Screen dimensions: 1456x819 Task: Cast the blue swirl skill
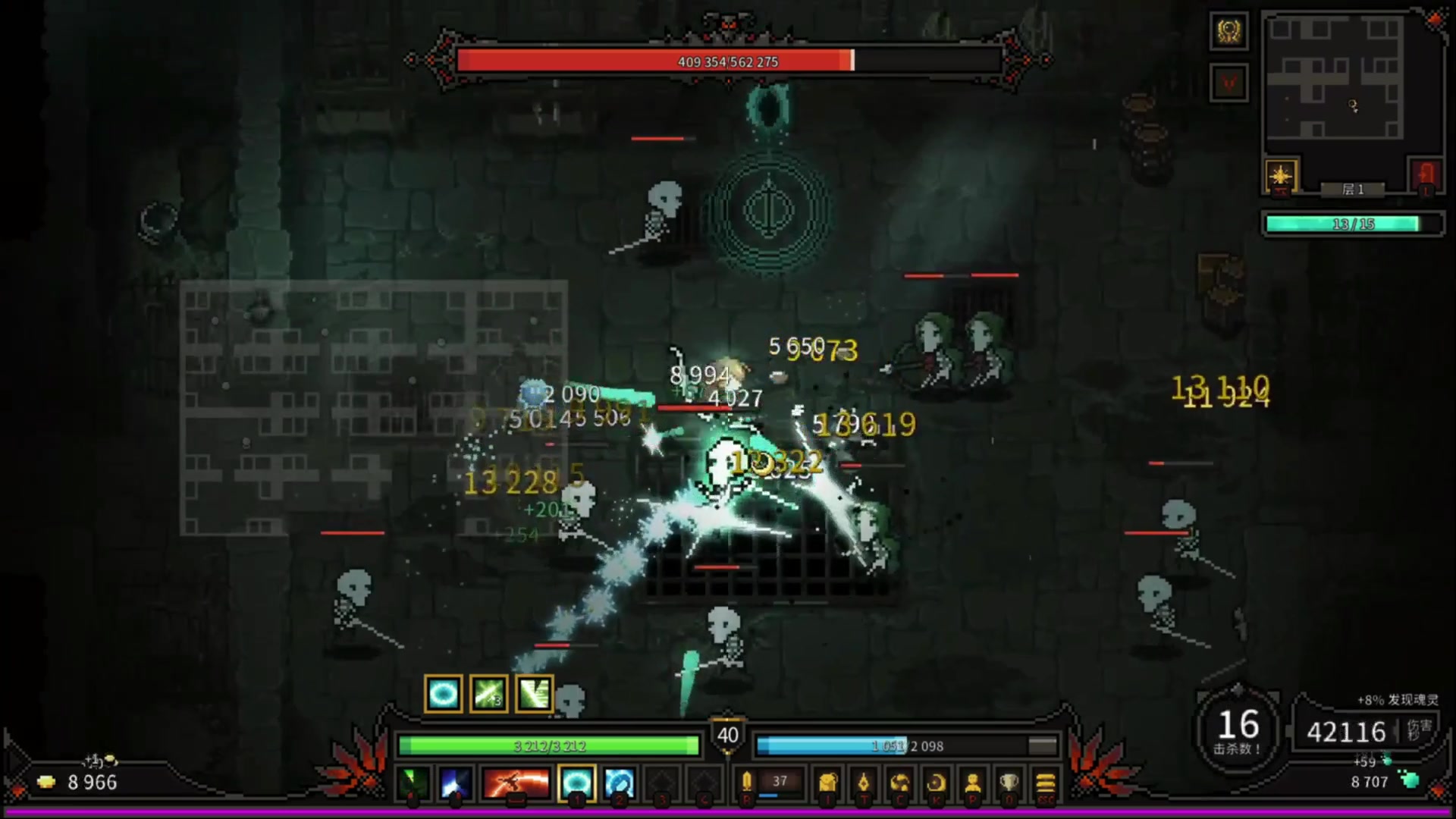[x=619, y=783]
